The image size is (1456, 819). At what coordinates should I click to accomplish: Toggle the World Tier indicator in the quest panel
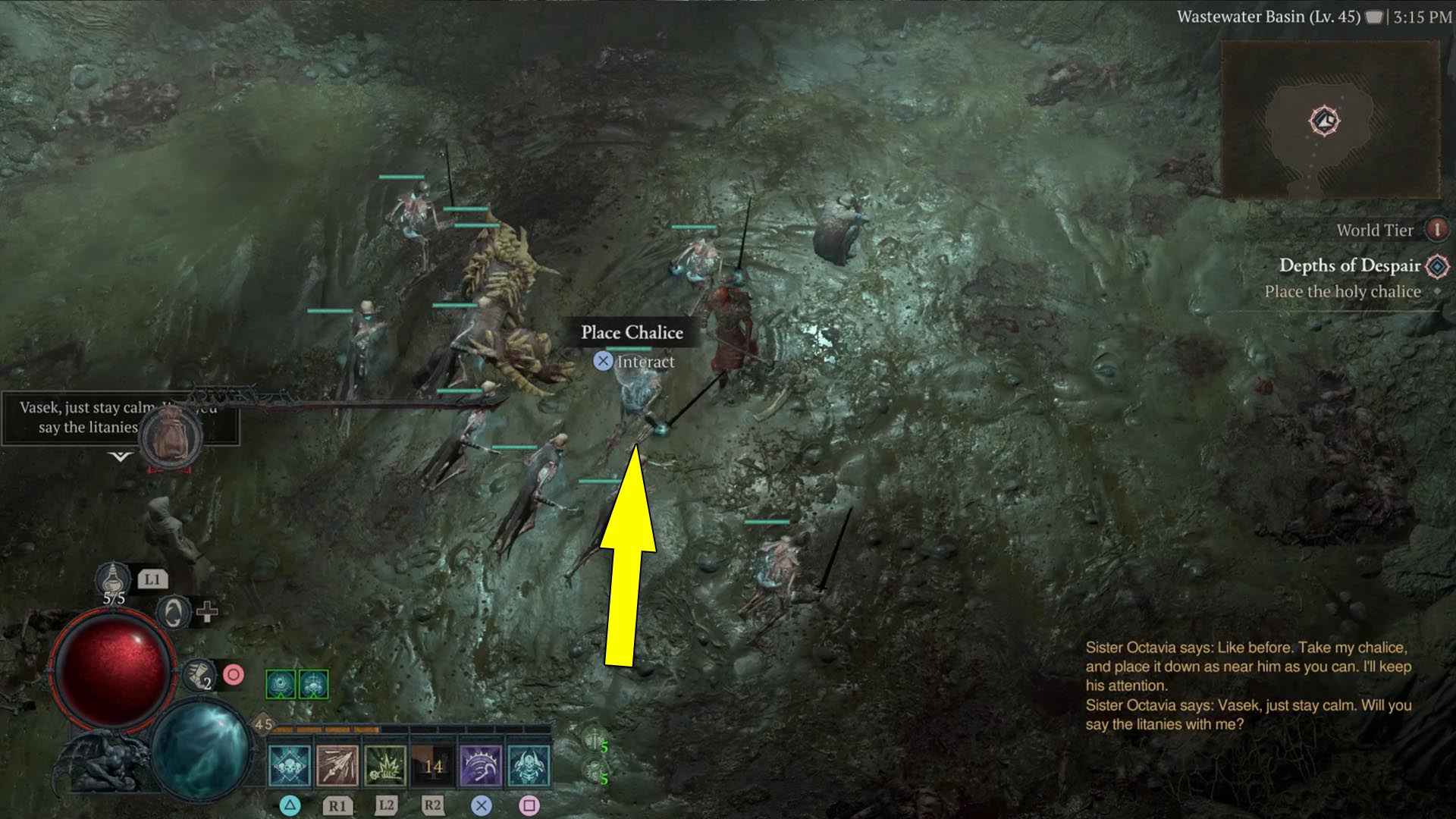(x=1436, y=230)
